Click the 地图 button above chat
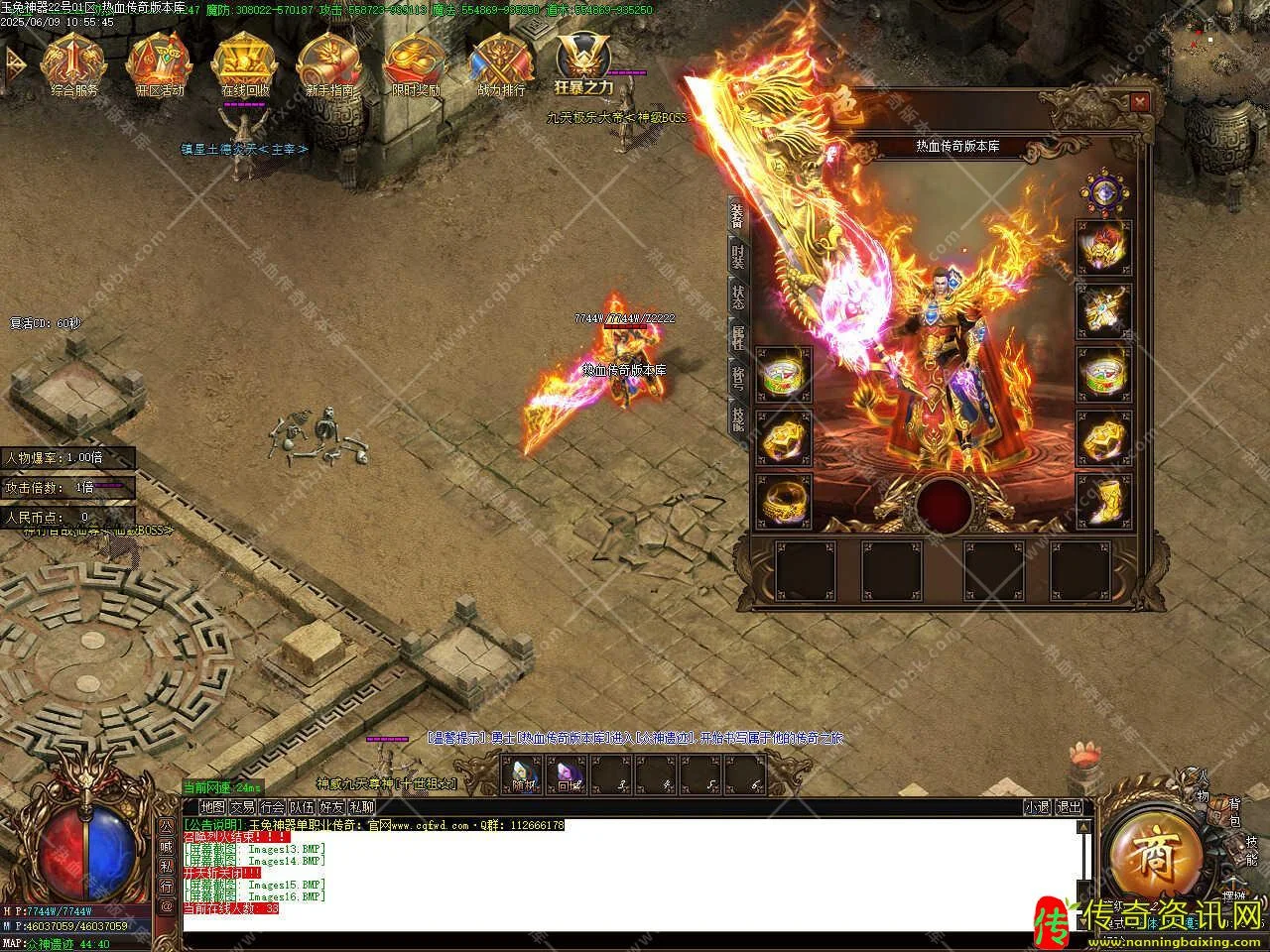The width and height of the screenshot is (1270, 952). click(x=212, y=807)
